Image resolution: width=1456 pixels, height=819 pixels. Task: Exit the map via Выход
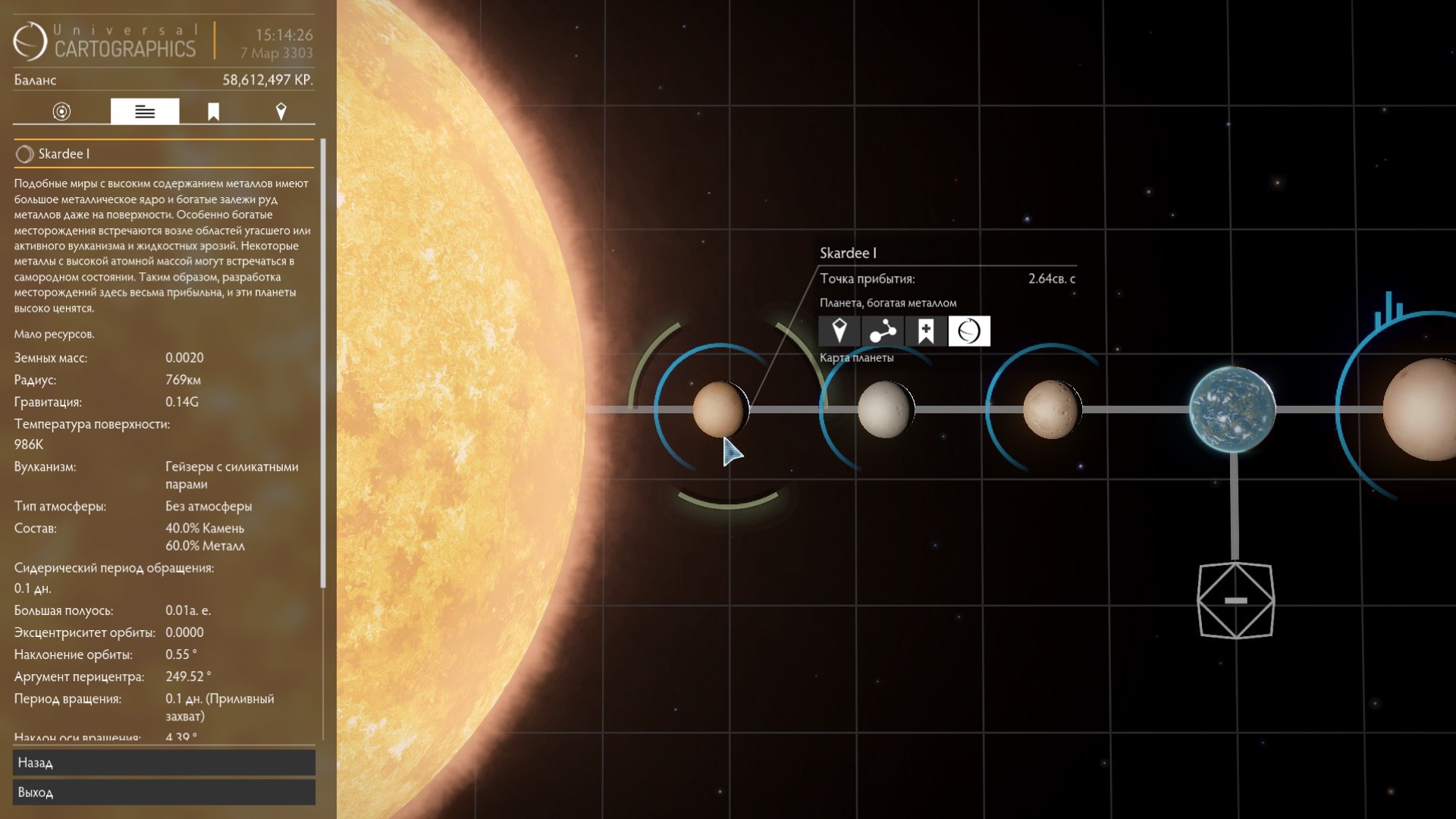tap(164, 792)
